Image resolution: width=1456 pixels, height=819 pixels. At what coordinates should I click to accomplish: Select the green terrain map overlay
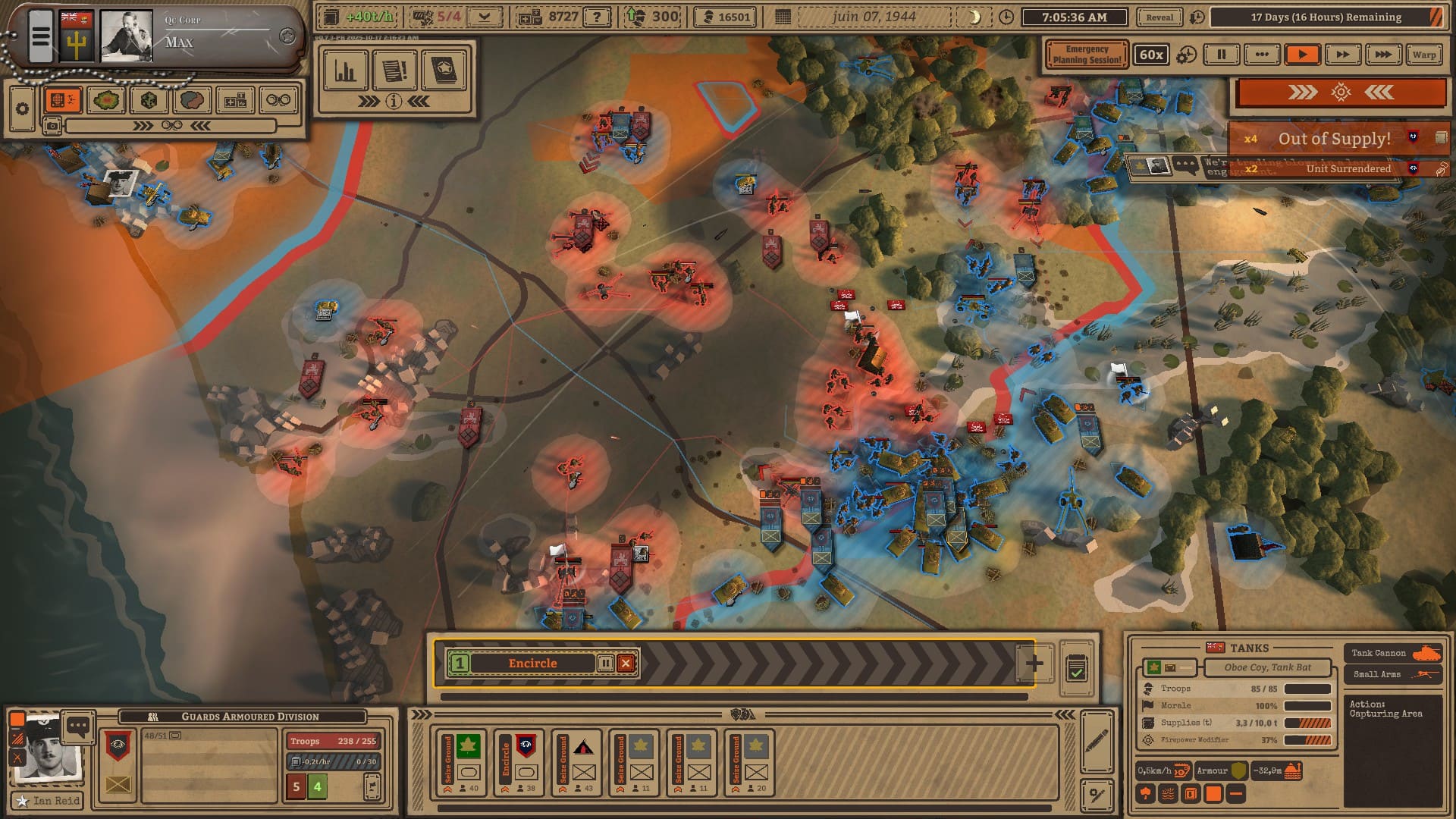point(105,100)
